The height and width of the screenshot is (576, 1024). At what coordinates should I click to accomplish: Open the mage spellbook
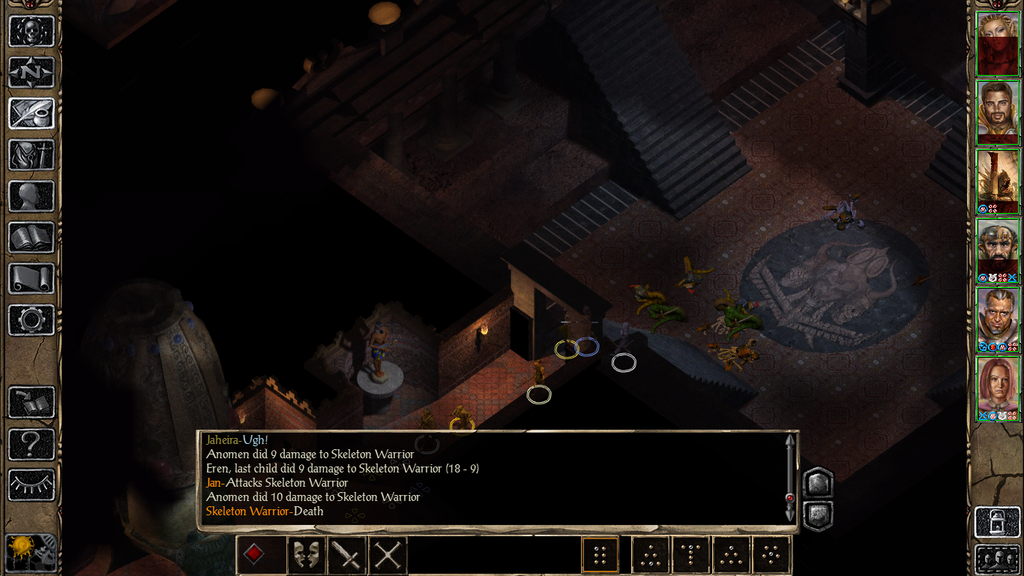[31, 237]
